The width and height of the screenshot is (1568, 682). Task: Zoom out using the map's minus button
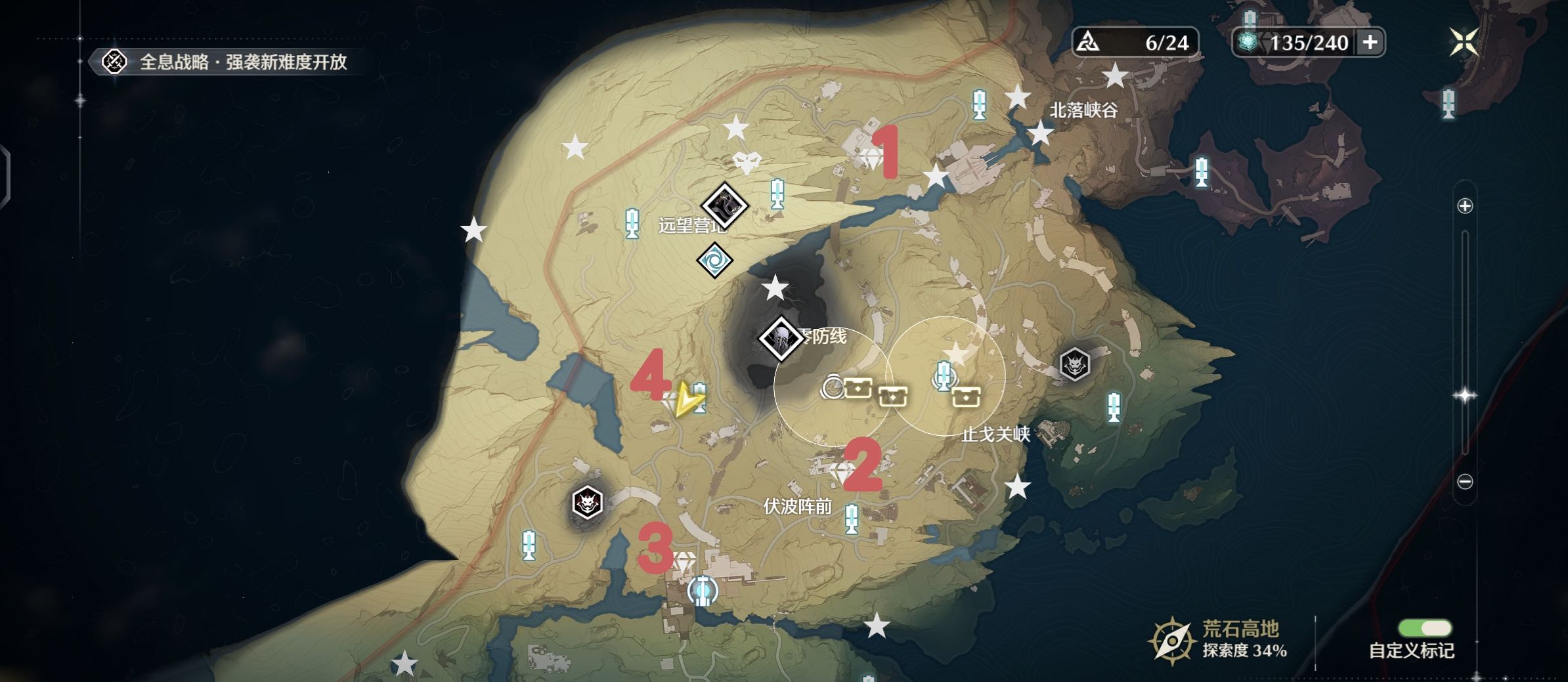1465,482
